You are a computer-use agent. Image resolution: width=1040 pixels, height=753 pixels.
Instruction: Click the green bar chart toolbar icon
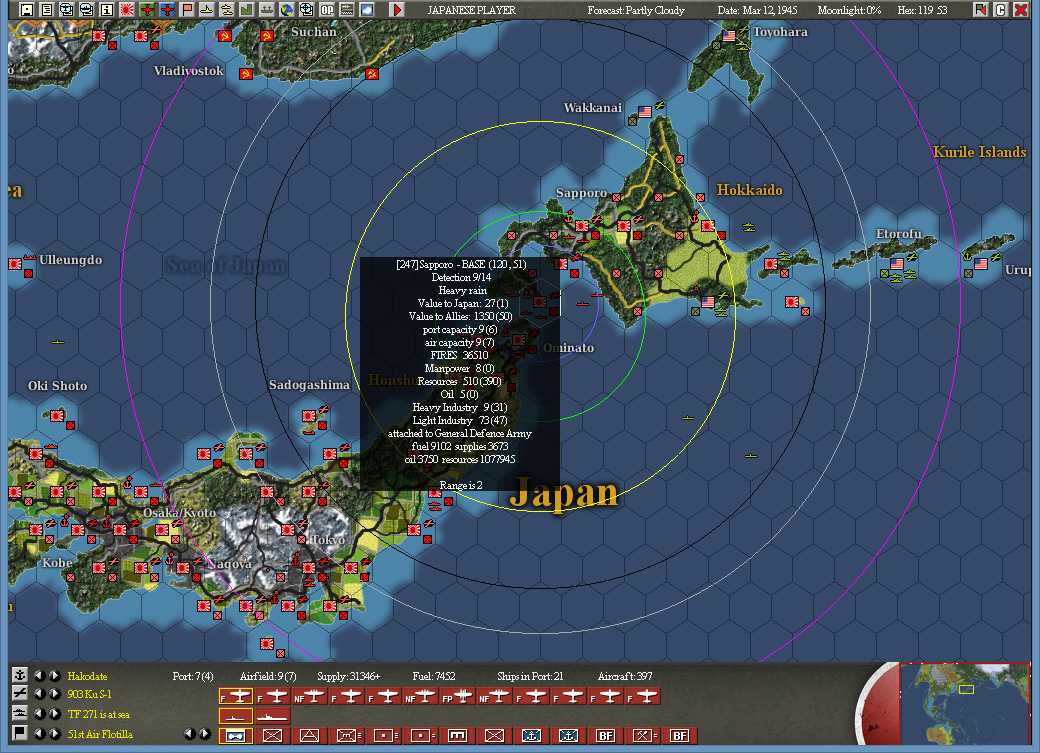246,10
